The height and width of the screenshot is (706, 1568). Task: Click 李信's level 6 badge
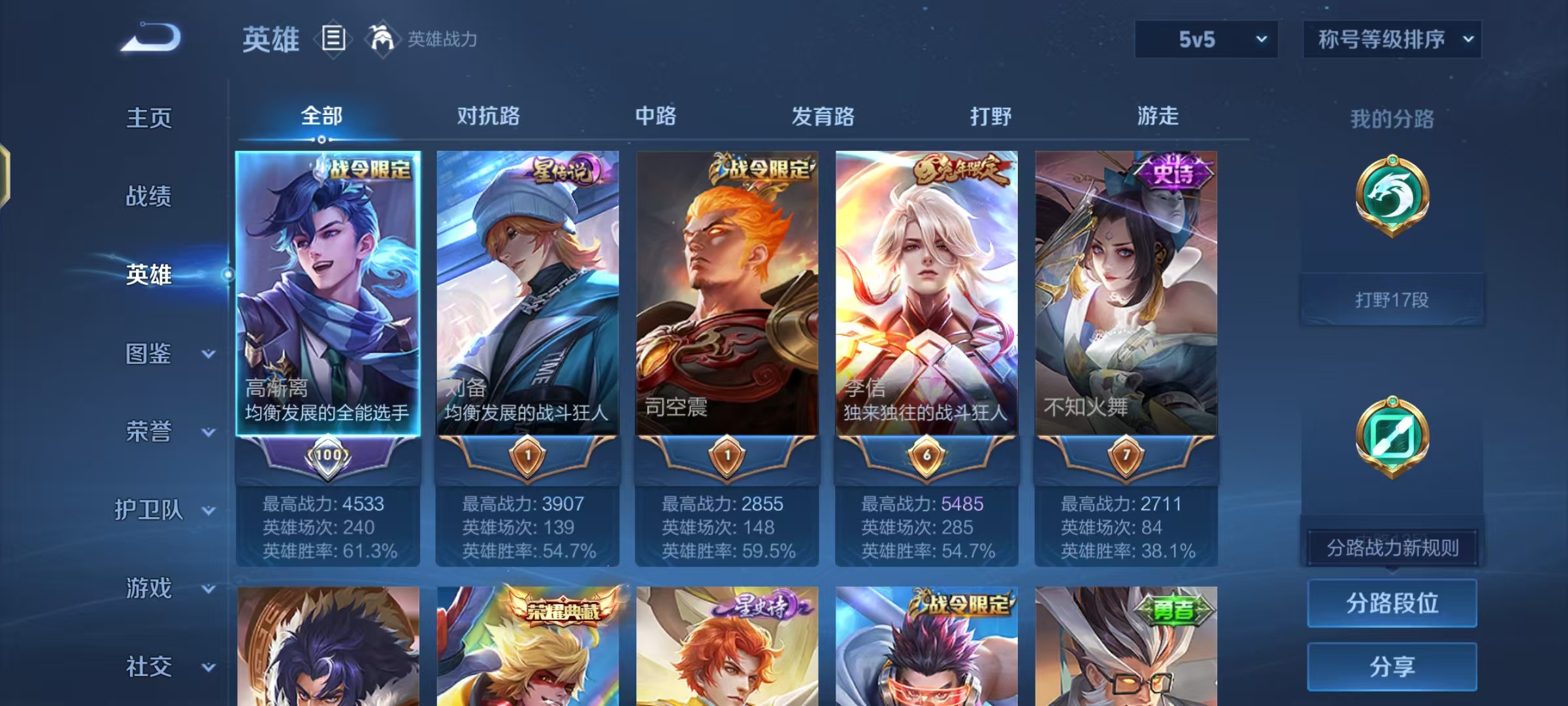[925, 456]
